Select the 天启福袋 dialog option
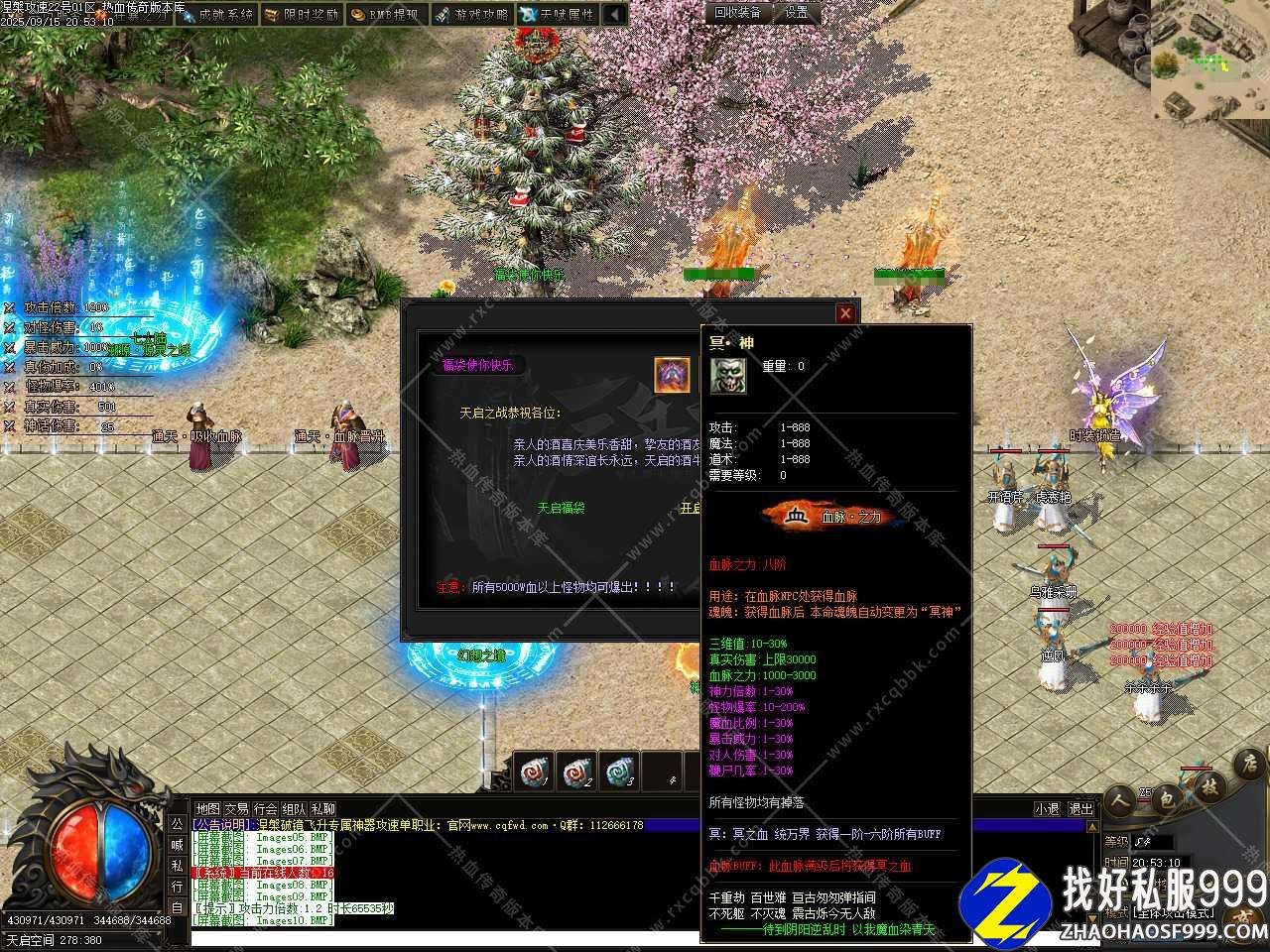1270x952 pixels. point(561,508)
